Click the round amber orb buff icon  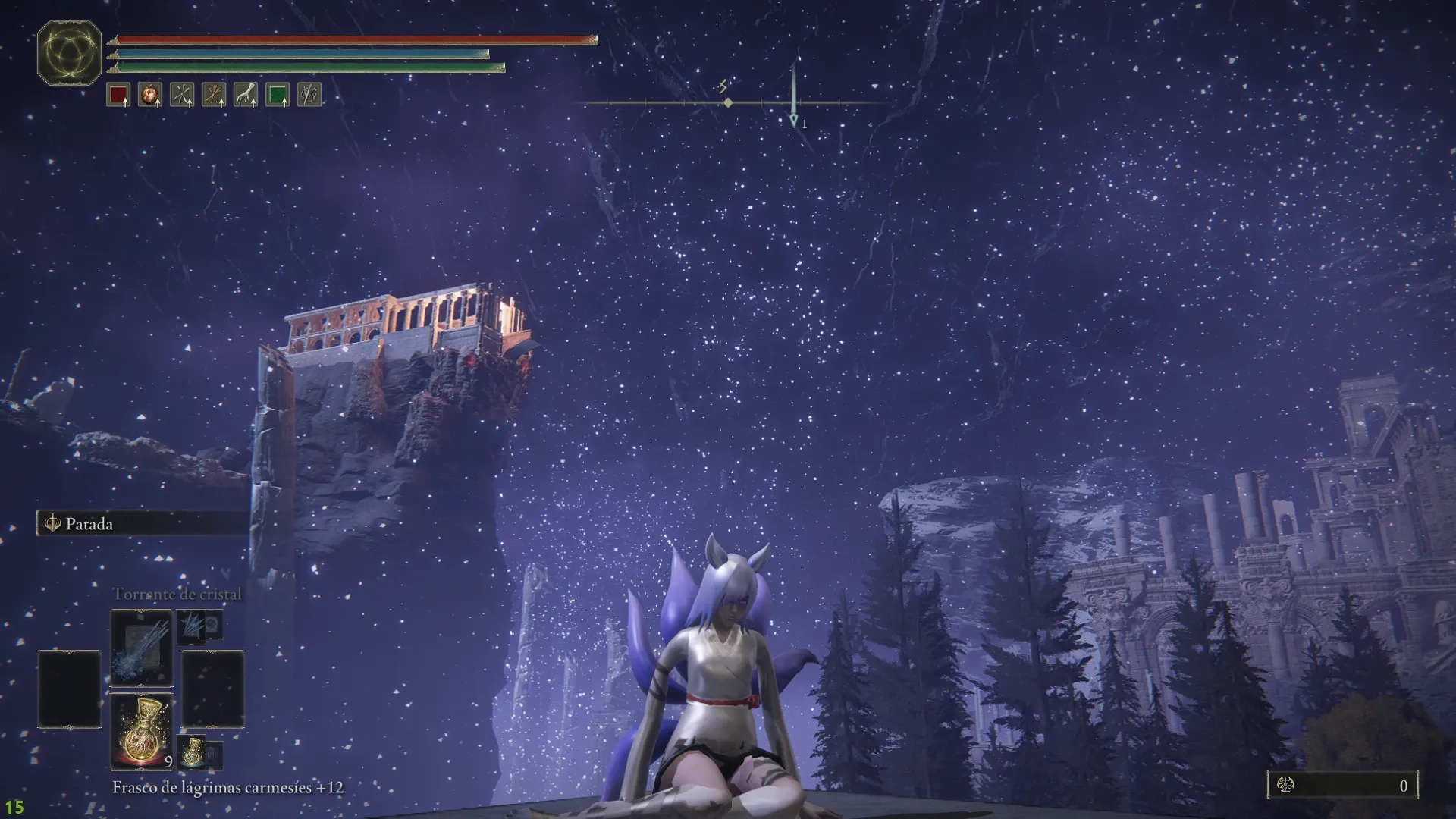150,95
